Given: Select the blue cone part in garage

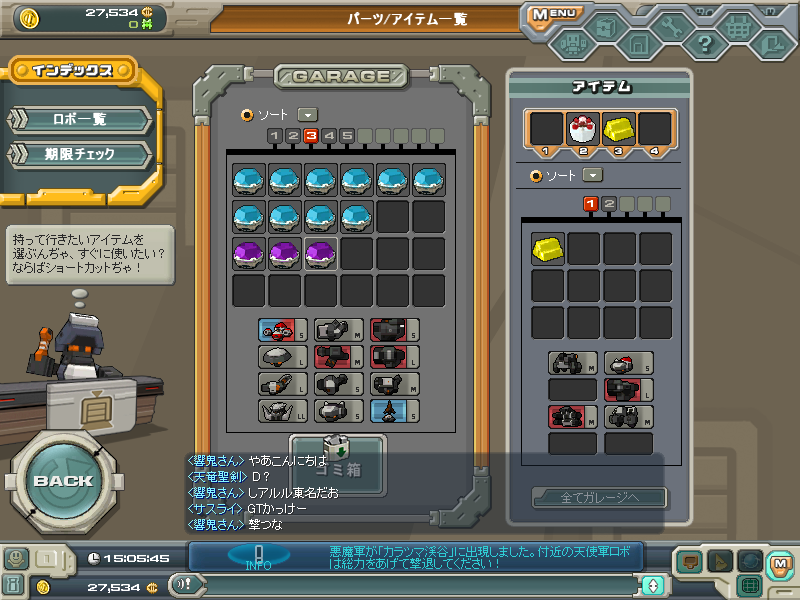Looking at the screenshot, I should [388, 410].
